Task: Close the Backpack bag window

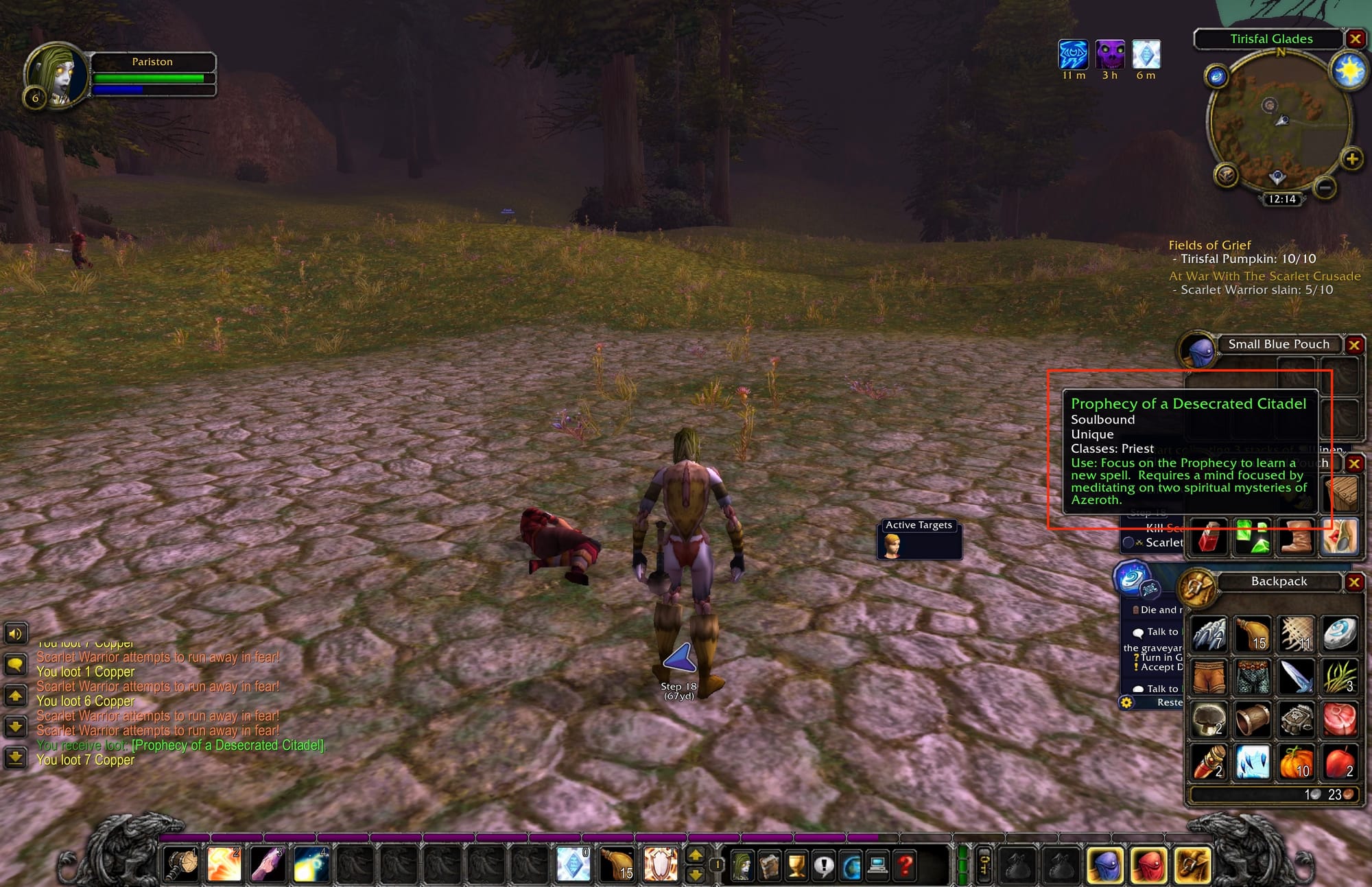Action: (1353, 582)
